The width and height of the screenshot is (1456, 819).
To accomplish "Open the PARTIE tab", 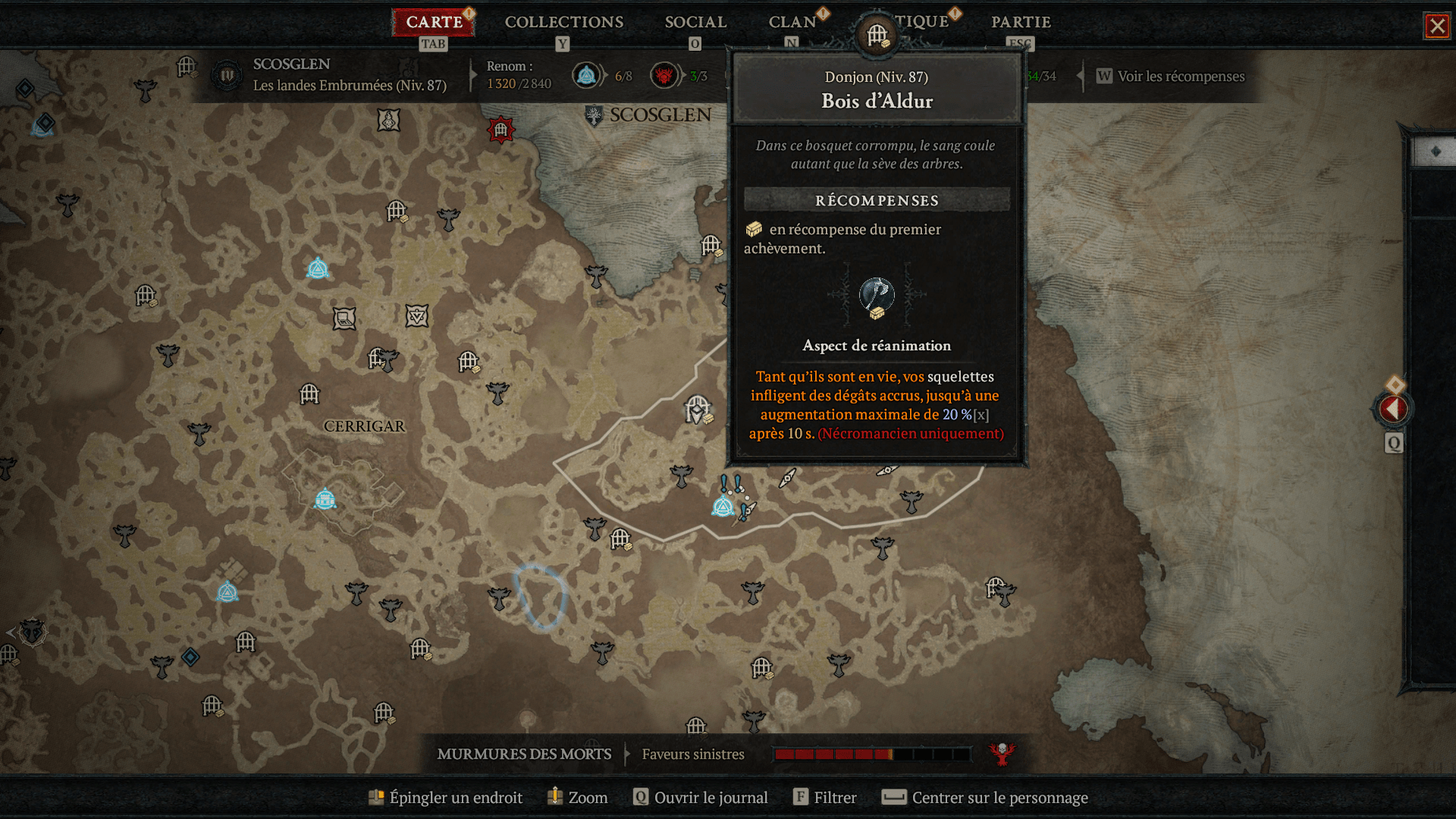I will point(1021,22).
